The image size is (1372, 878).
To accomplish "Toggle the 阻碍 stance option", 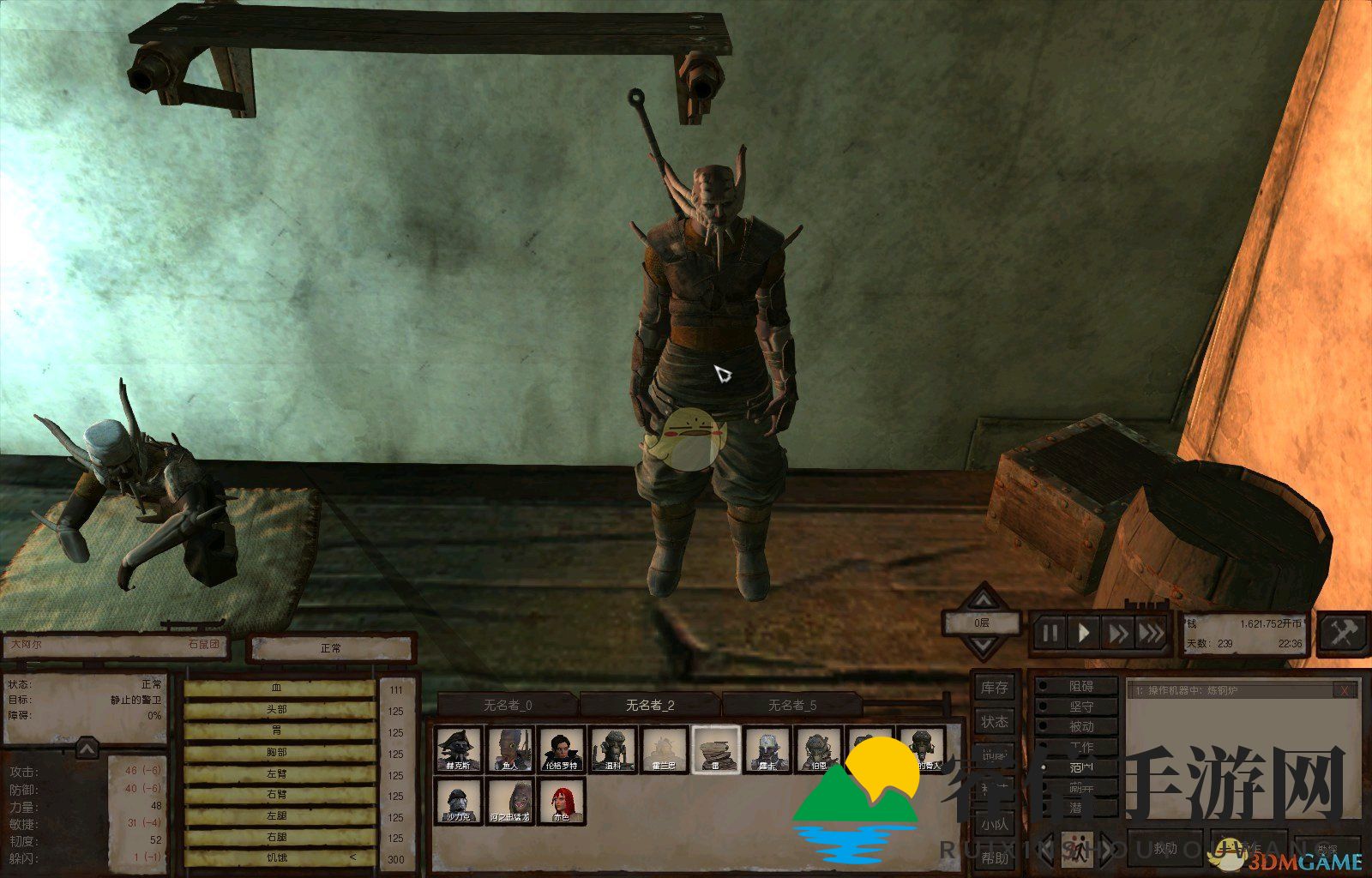I will coord(1080,686).
